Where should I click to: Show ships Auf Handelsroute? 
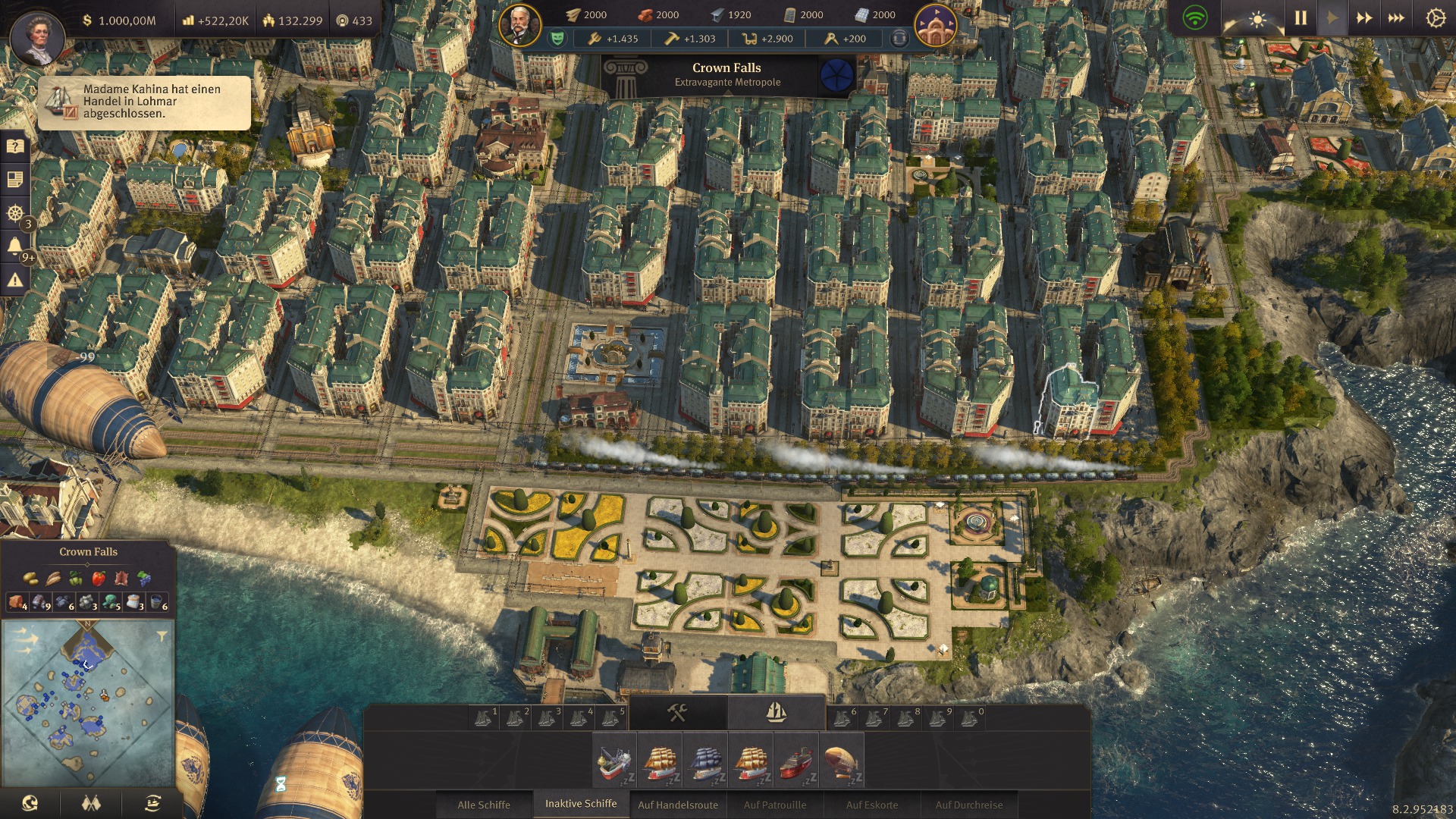click(678, 805)
